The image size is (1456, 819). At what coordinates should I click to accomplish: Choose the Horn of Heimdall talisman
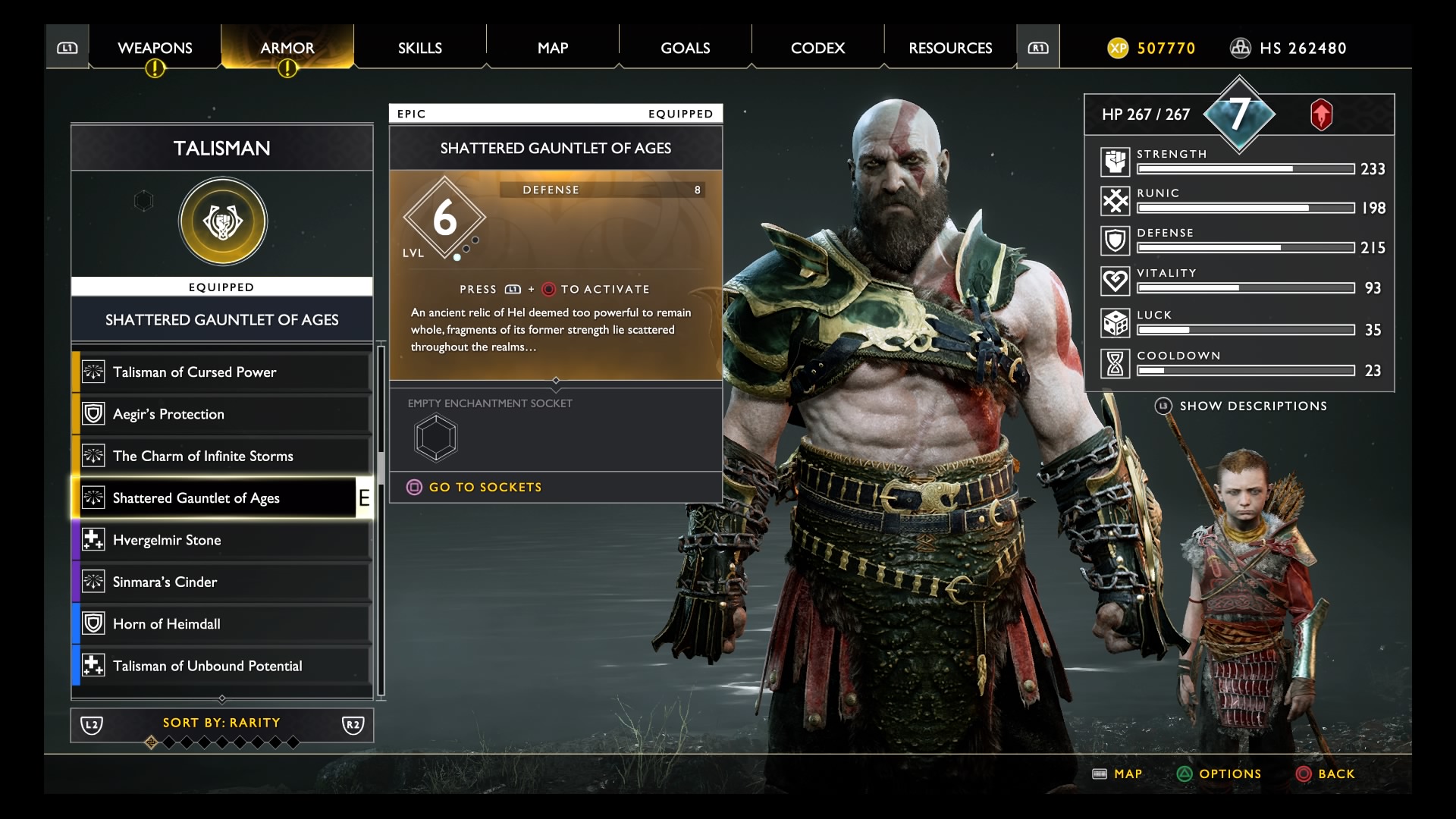point(220,624)
